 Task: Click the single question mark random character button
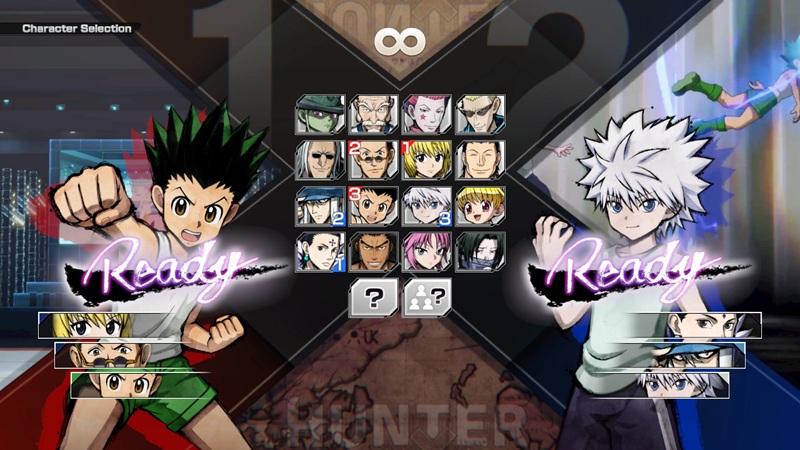(371, 298)
